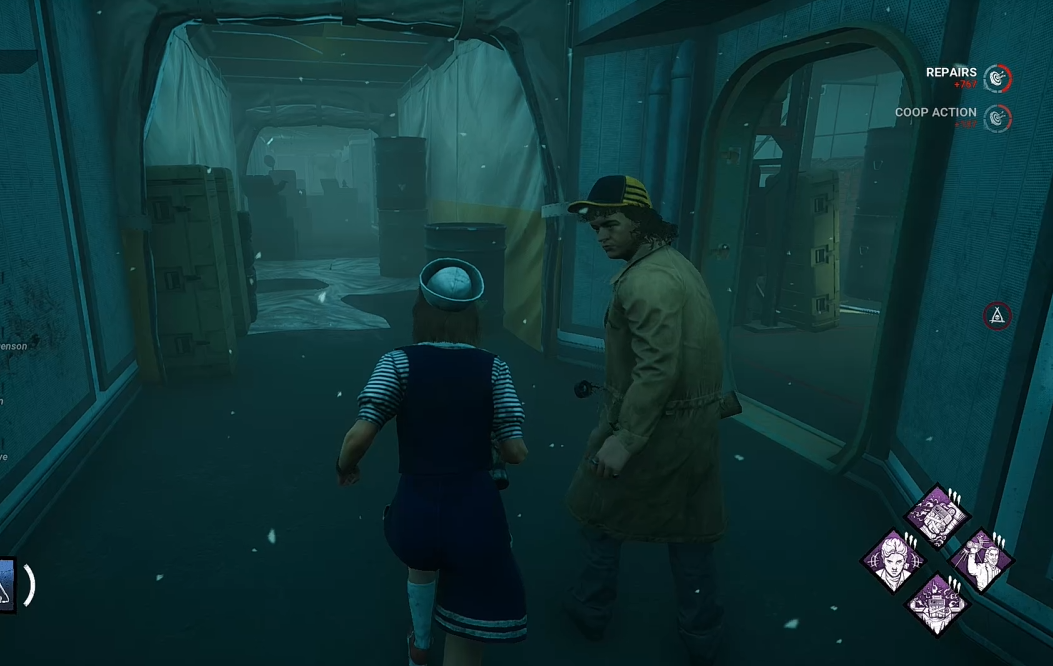Click the Repairs score event icon

click(997, 78)
